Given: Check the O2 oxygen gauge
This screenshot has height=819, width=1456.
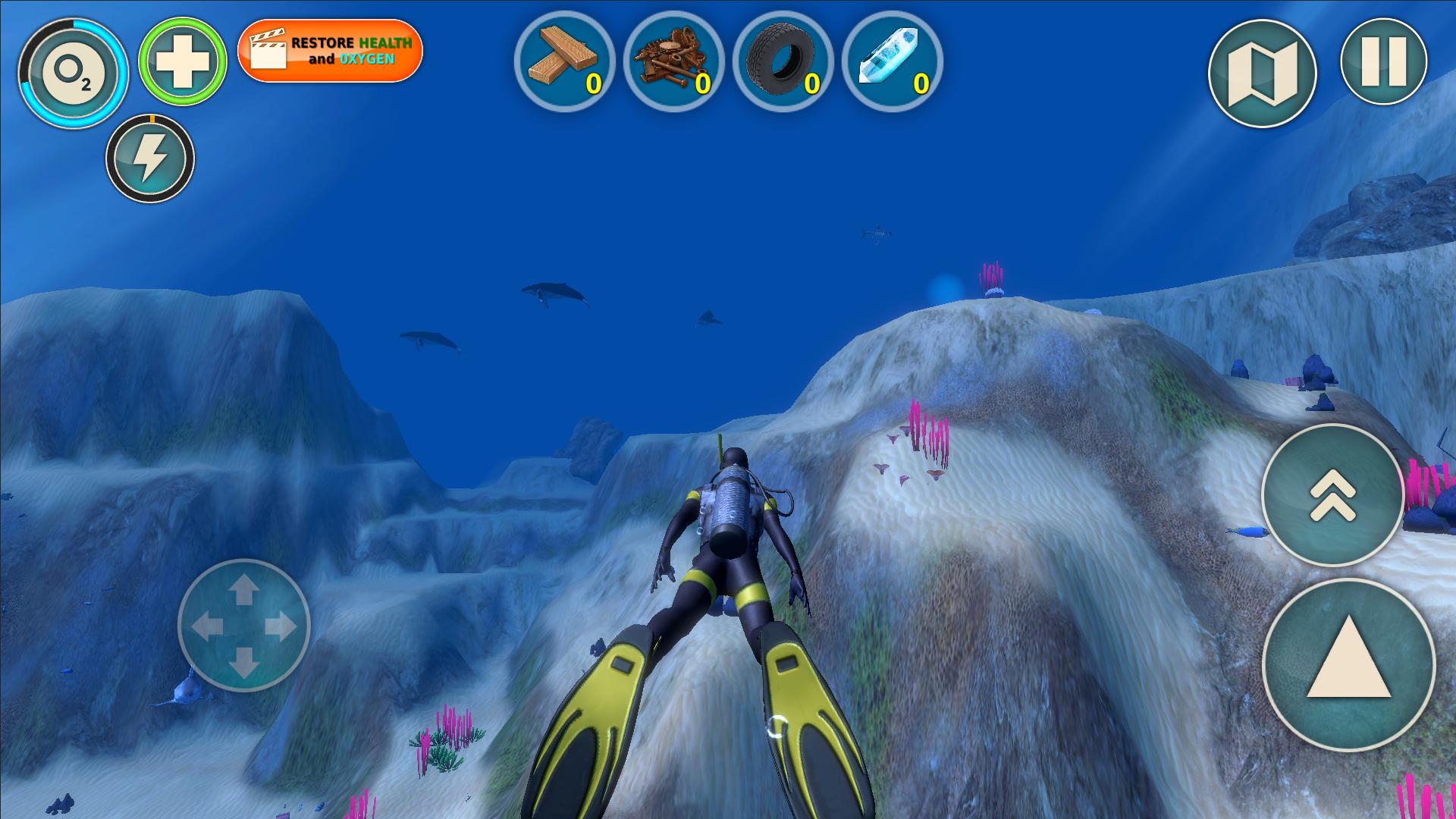Looking at the screenshot, I should (74, 74).
